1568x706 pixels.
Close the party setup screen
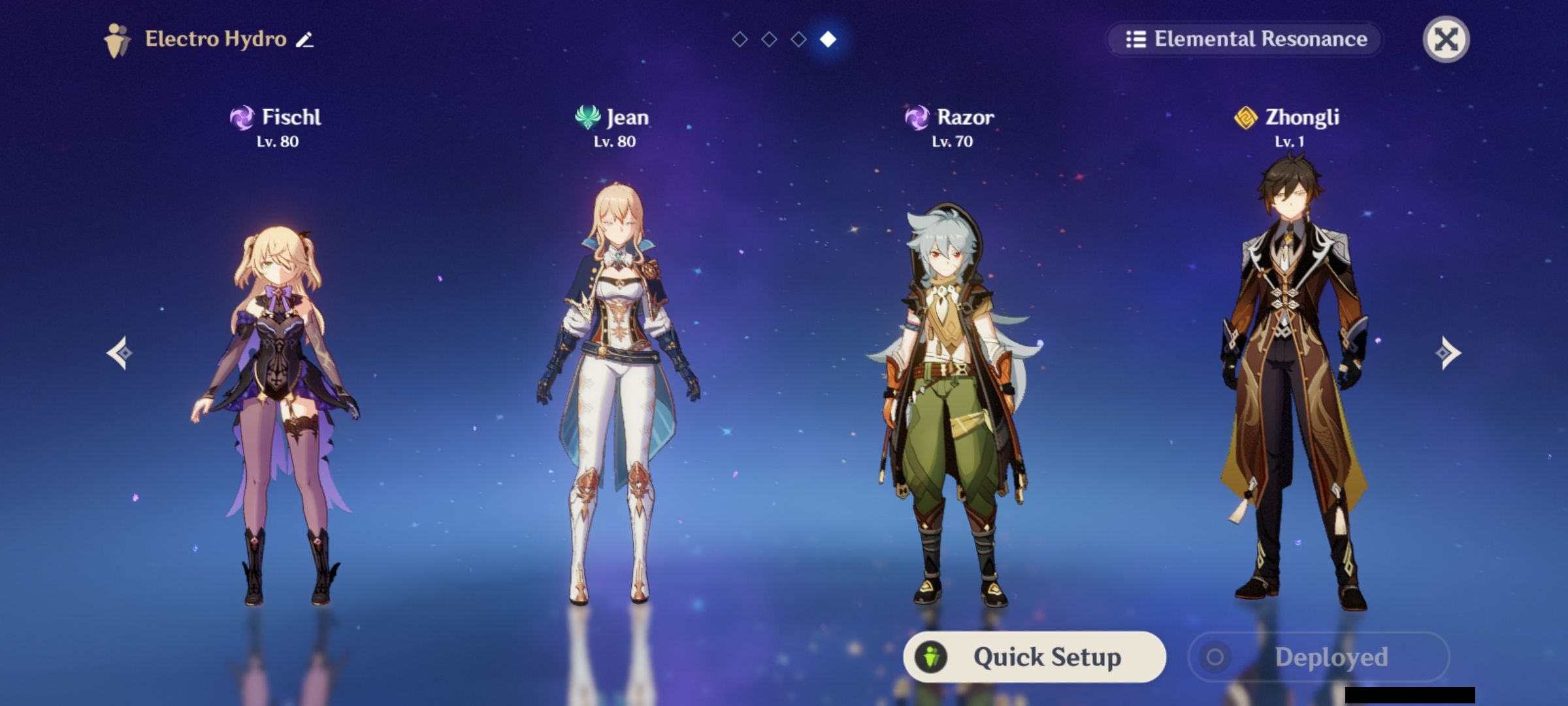[x=1445, y=39]
